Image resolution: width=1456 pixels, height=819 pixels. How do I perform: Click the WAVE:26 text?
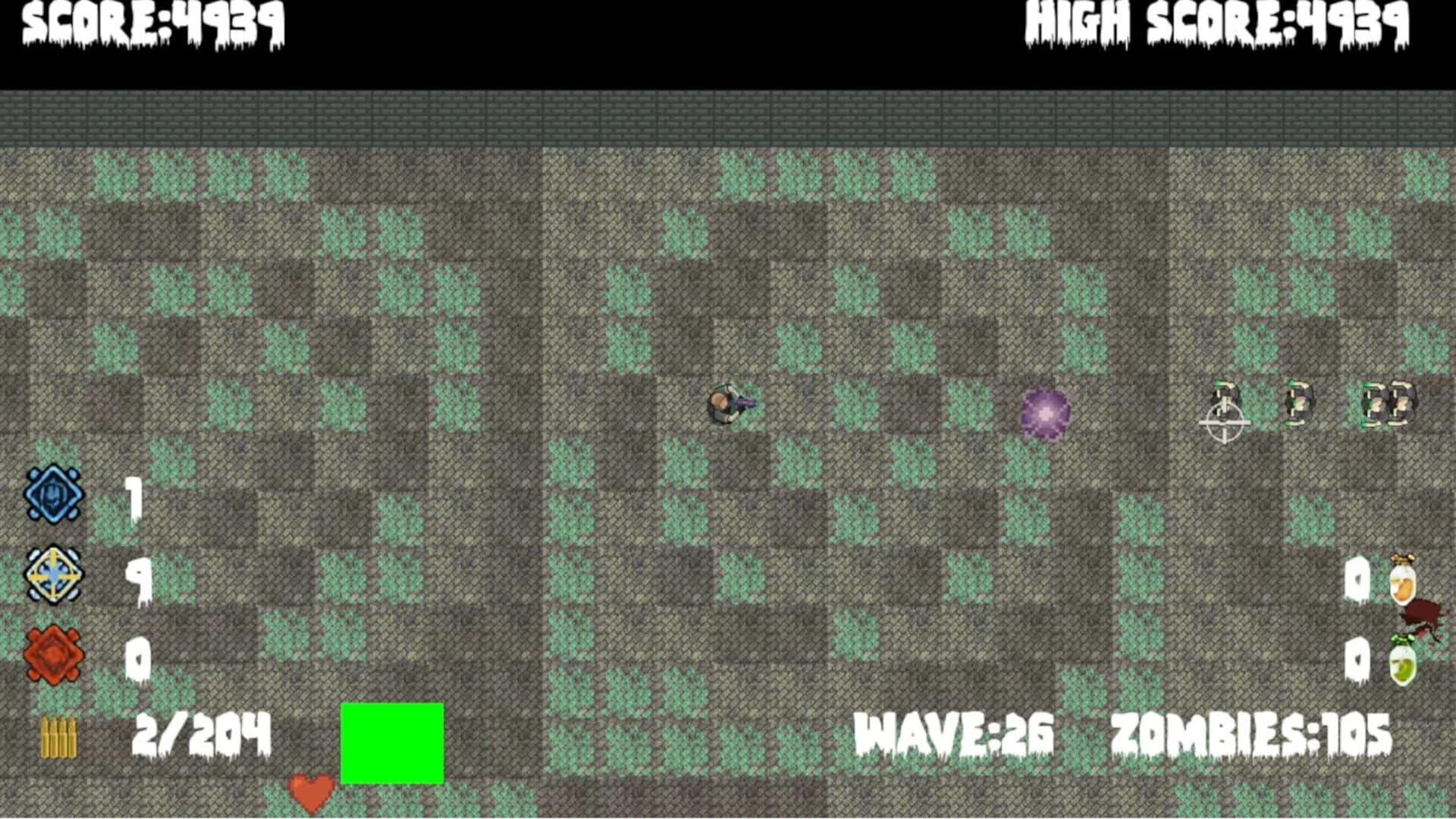click(955, 730)
